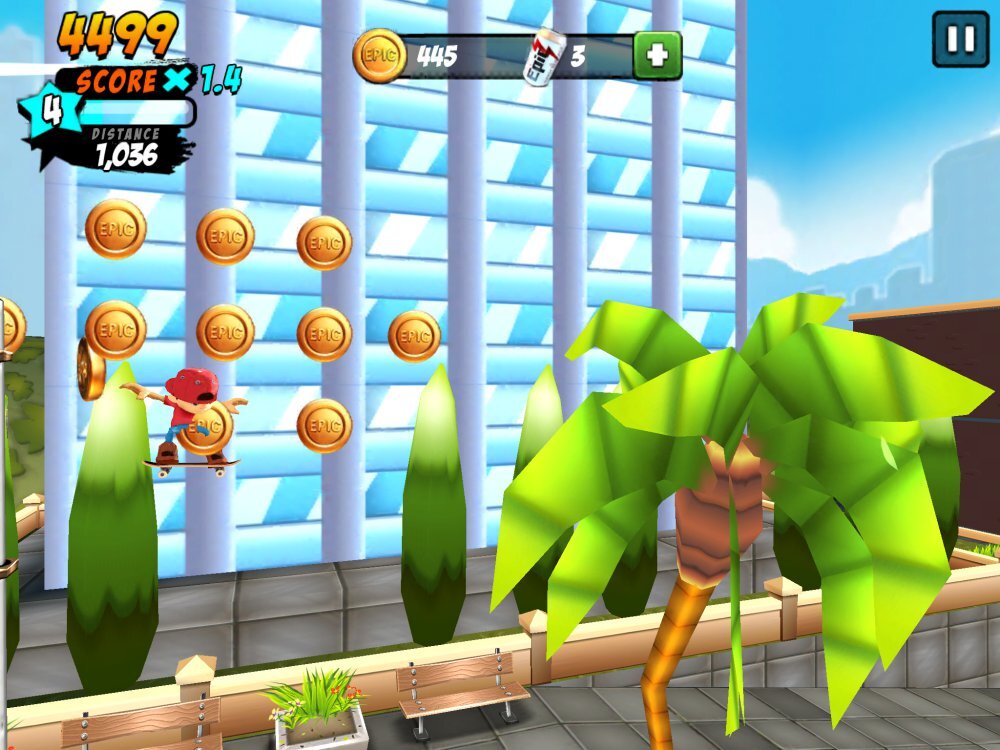The image size is (1000, 750).
Task: Pause the game
Action: pos(960,40)
